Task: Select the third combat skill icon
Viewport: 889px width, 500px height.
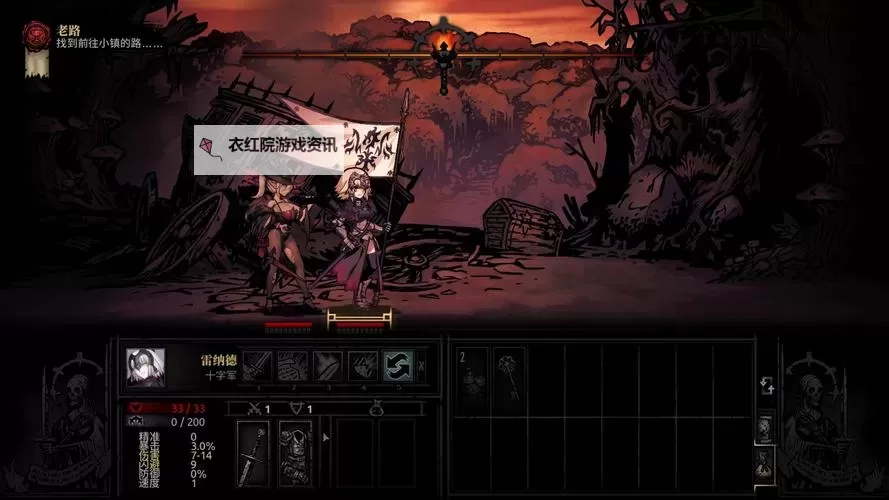Action: point(327,366)
